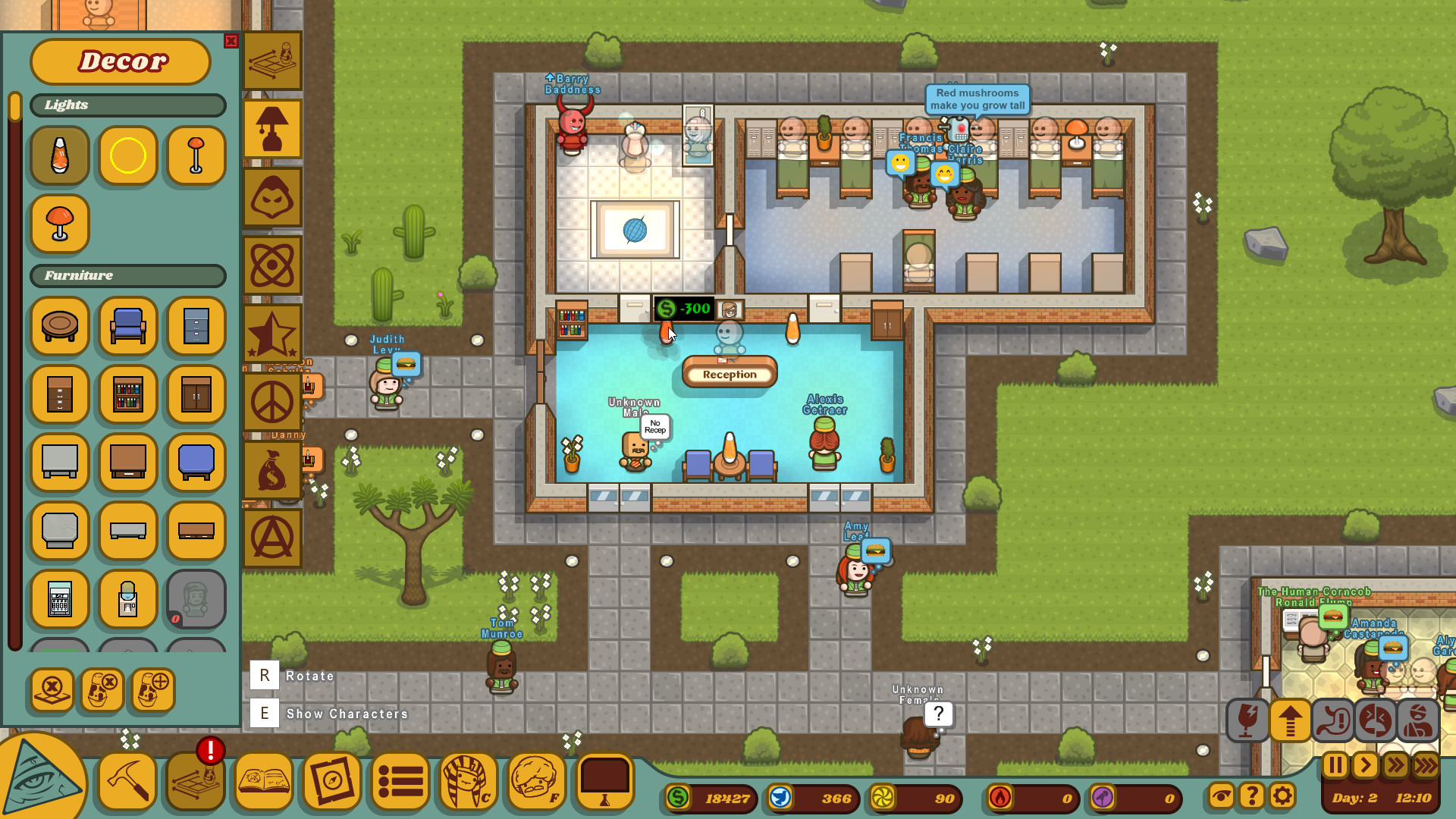Select the money bag wall symbol decor

point(272,470)
